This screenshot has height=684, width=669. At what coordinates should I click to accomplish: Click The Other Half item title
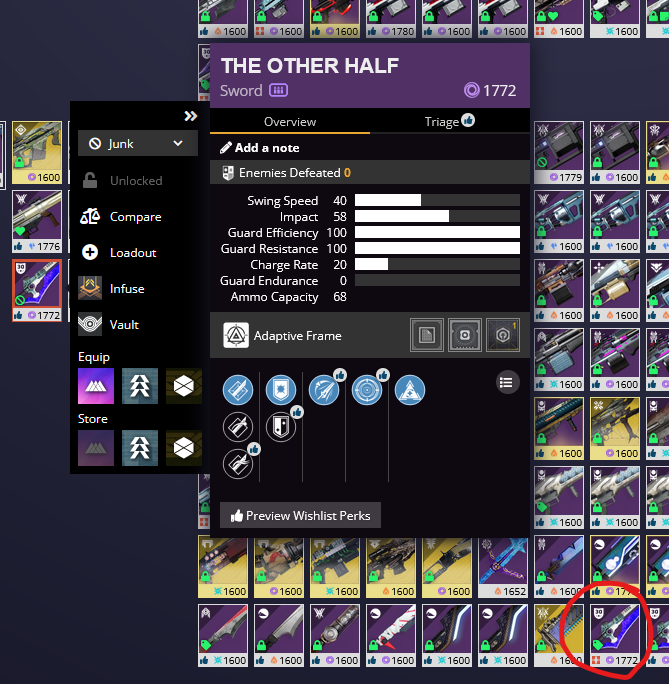click(x=309, y=66)
